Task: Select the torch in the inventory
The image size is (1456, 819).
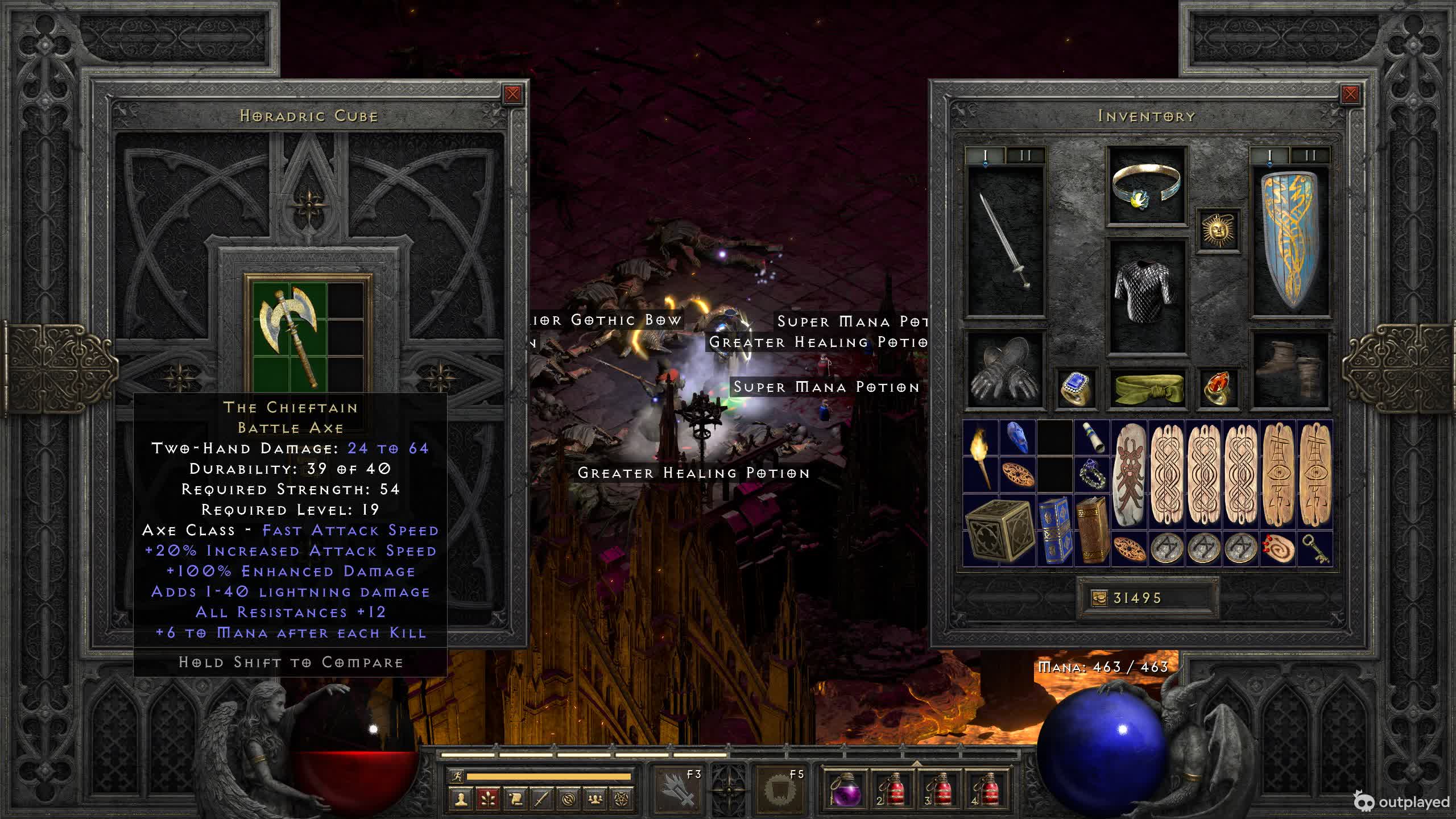Action: coord(981,457)
